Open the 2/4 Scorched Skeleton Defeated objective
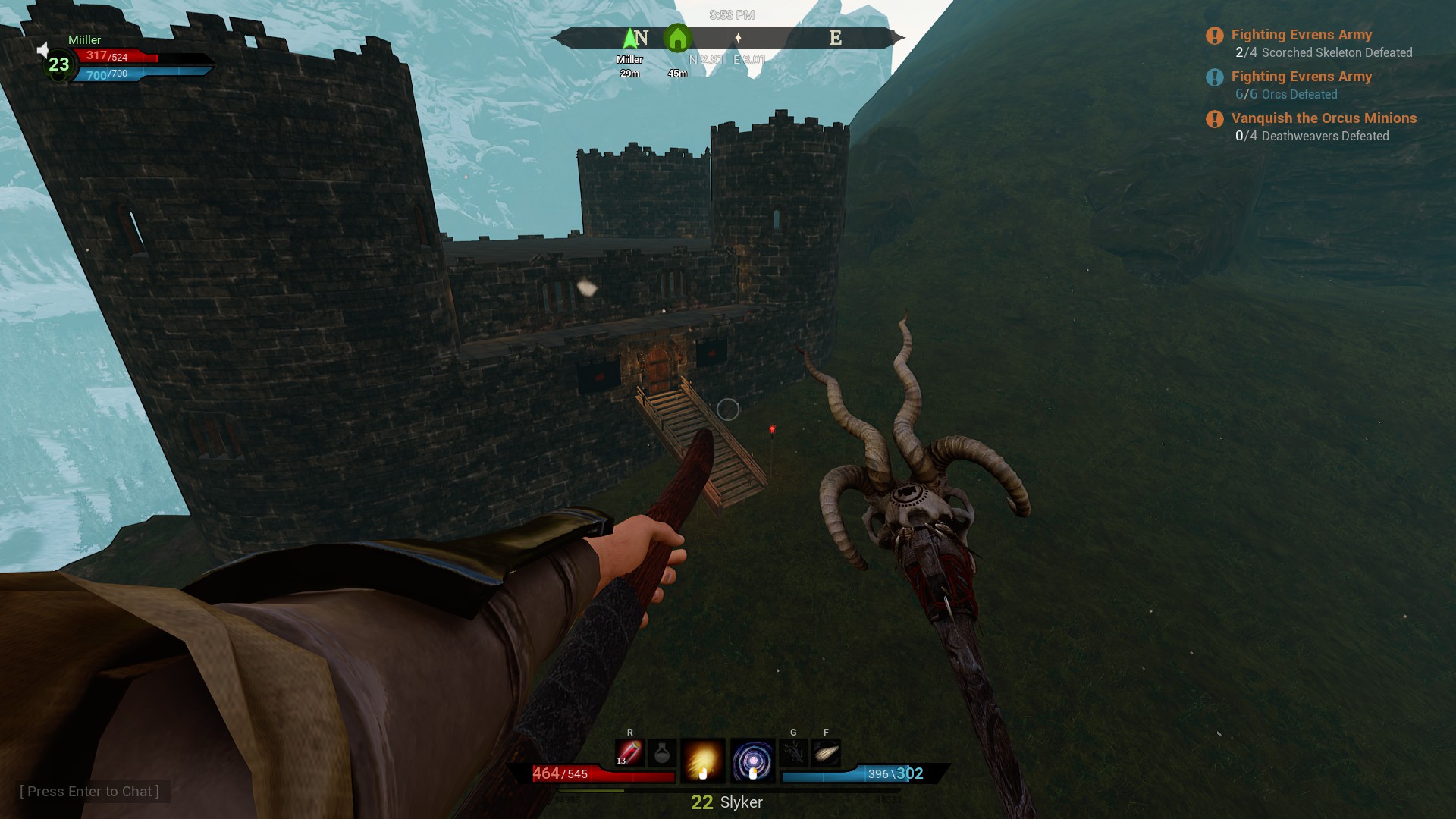The width and height of the screenshot is (1456, 819). (1324, 52)
